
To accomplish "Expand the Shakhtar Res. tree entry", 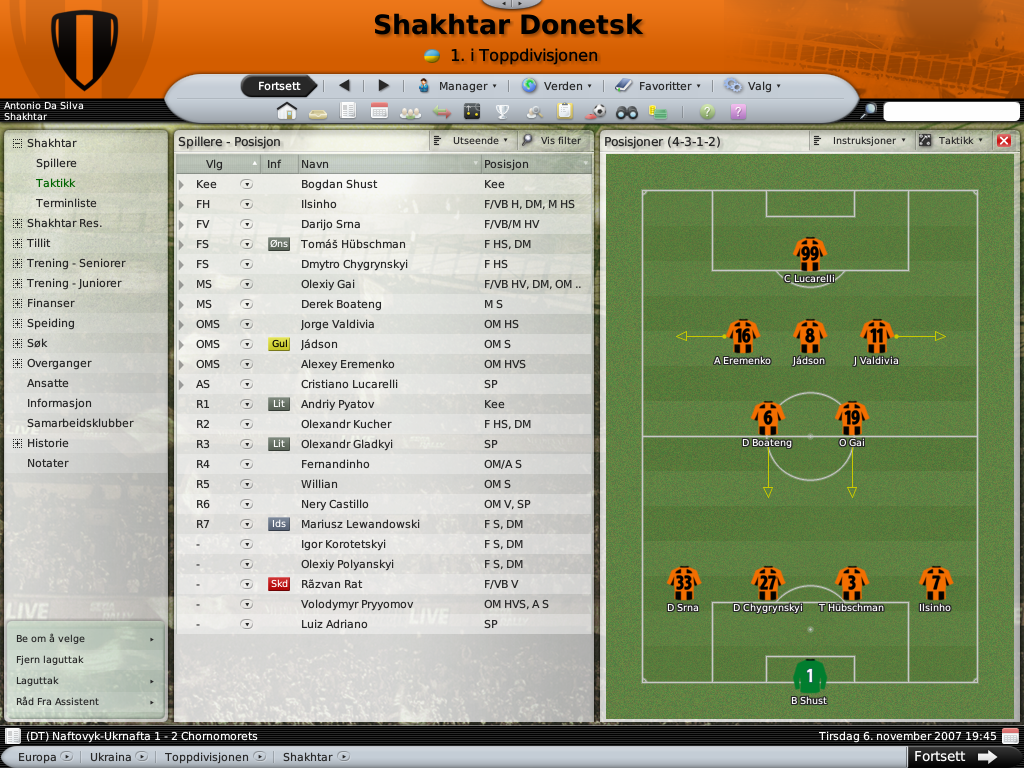I will tap(17, 223).
